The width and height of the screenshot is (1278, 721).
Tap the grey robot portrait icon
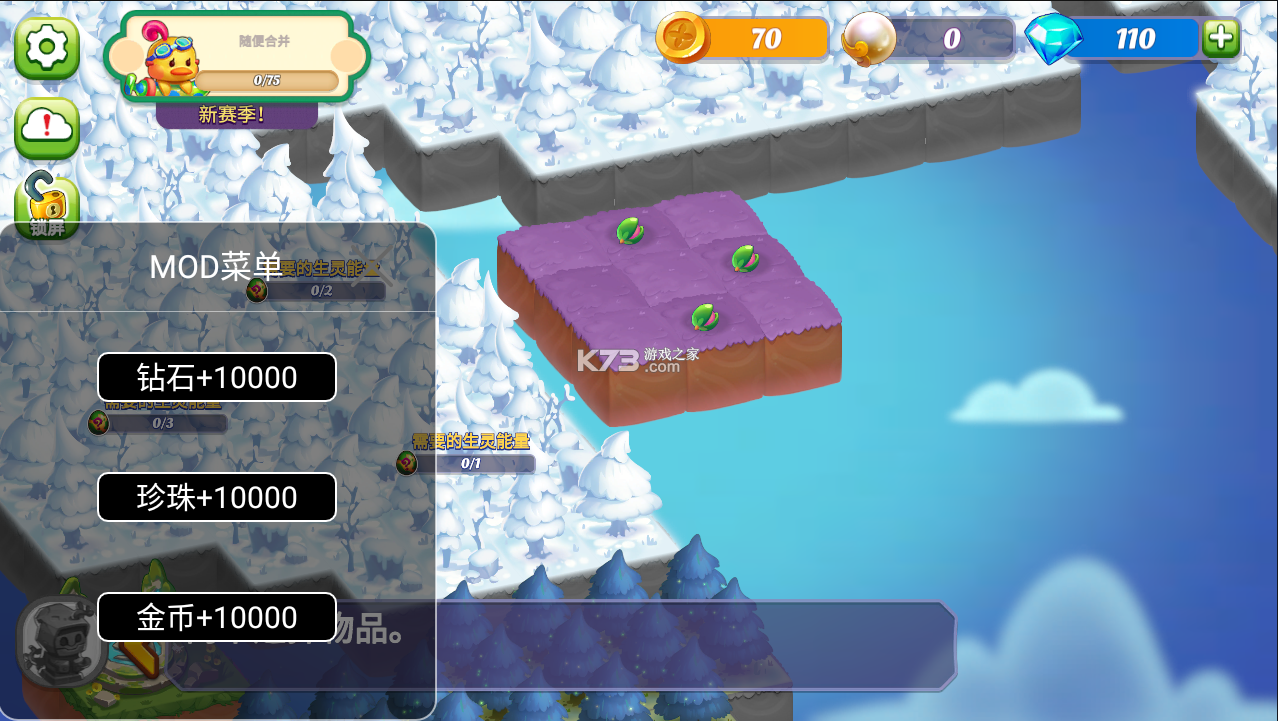coord(60,641)
